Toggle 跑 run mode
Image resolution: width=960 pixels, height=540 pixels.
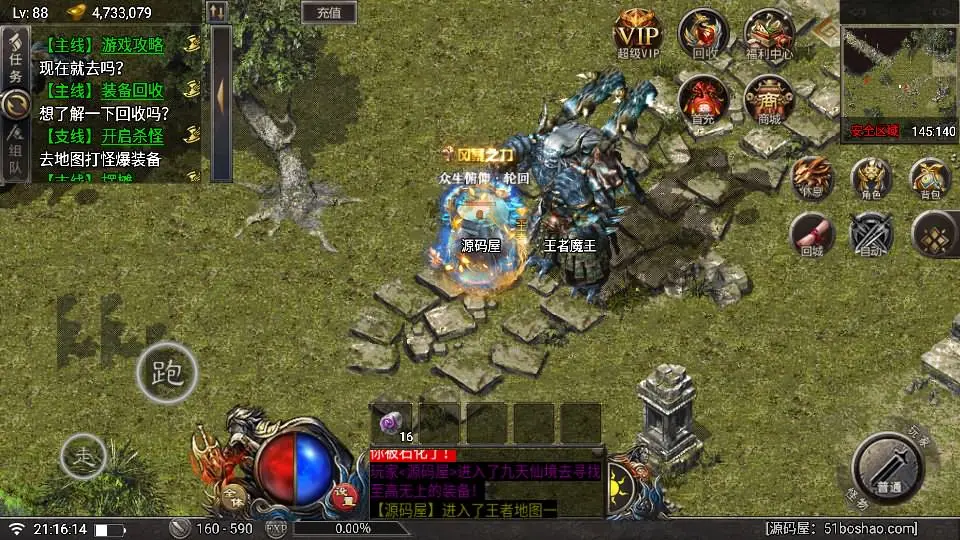166,373
